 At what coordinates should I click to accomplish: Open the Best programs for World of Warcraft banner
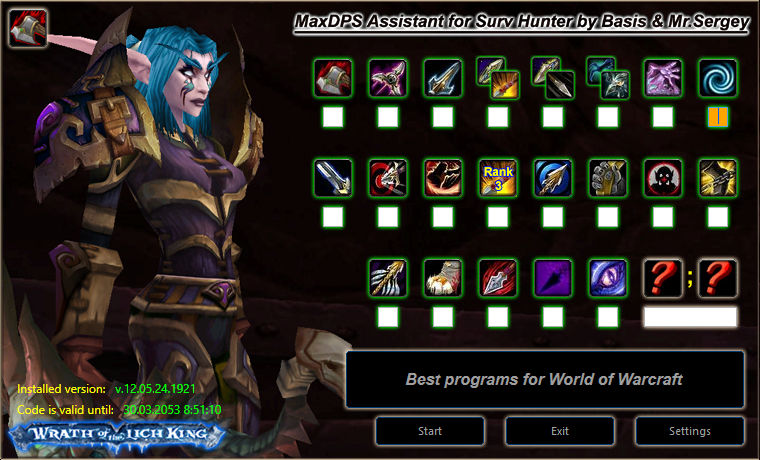pyautogui.click(x=545, y=380)
